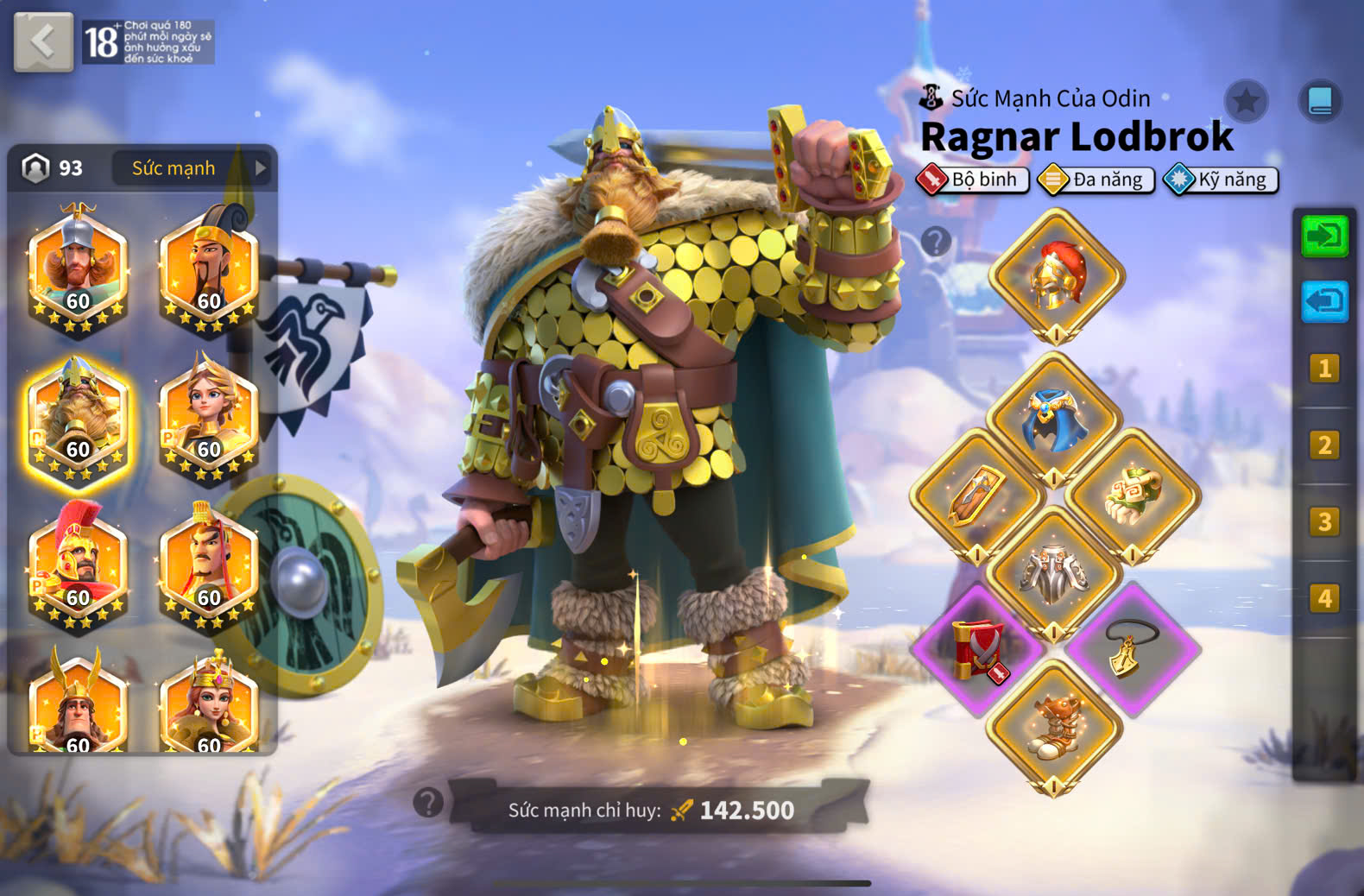
Task: Open the Sức mạnh sort dropdown
Action: click(x=192, y=168)
